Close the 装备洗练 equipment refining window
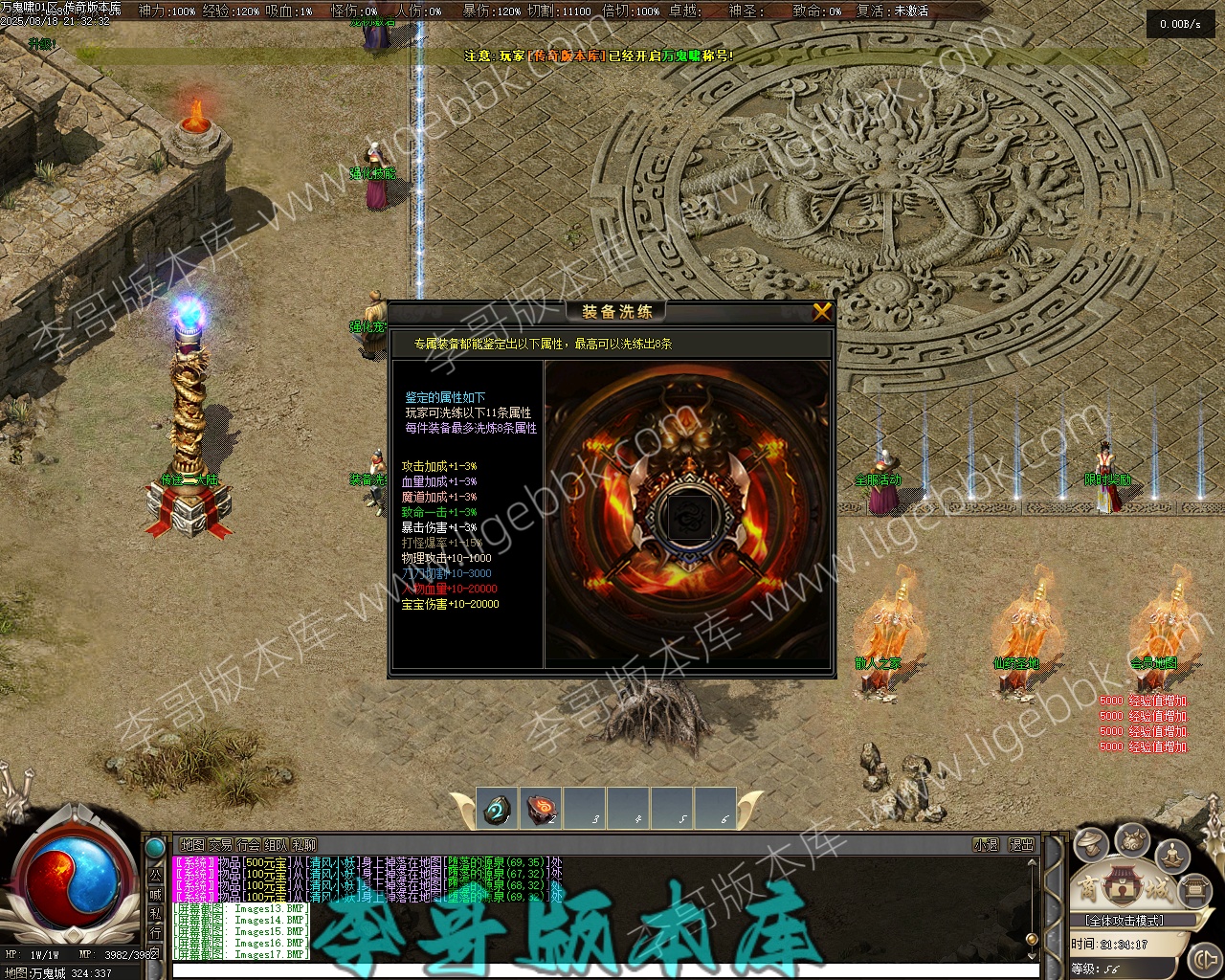 pos(821,312)
